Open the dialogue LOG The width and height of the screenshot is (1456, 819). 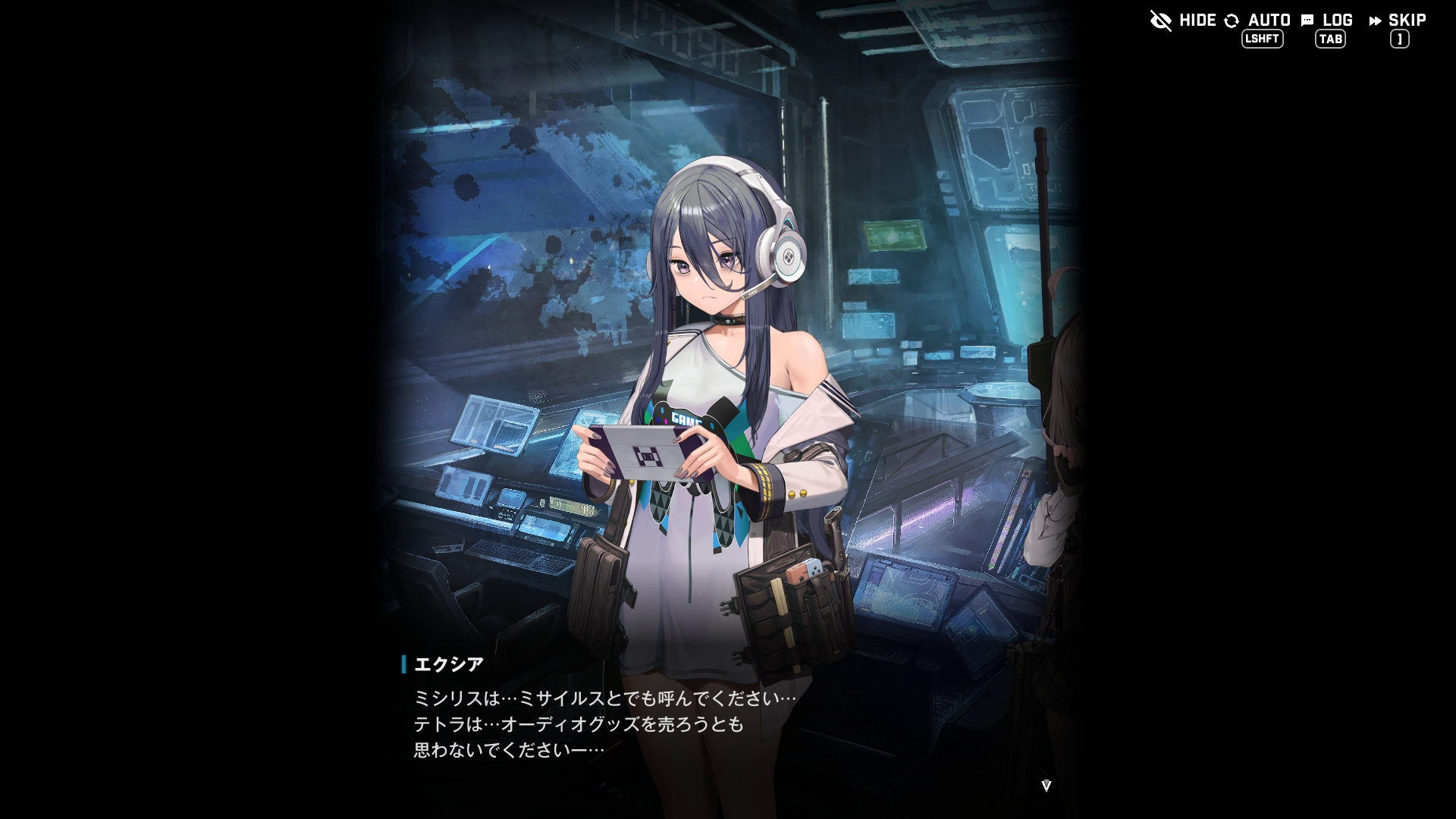1328,20
